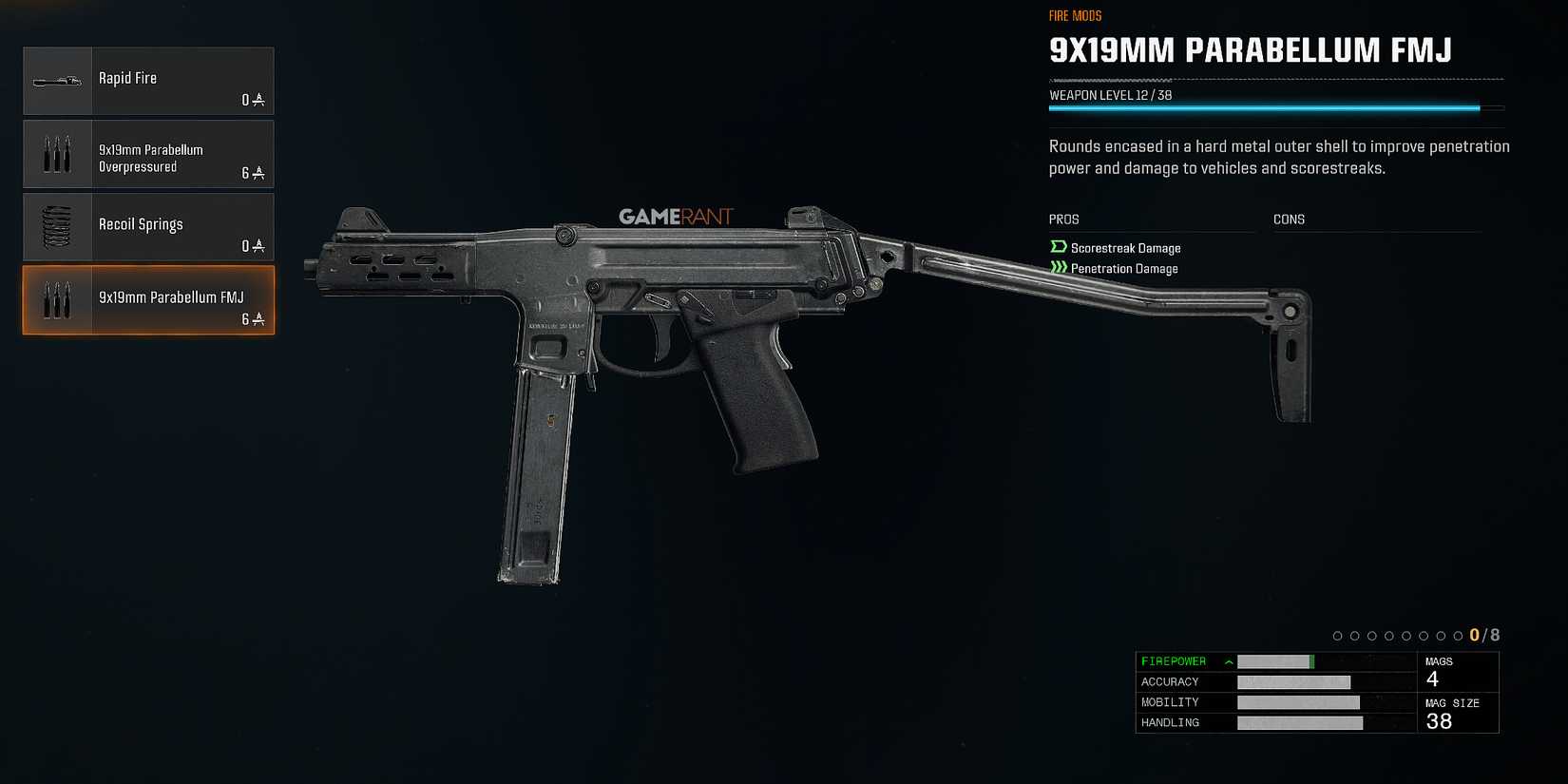Click the green Scorestreak Damage shield icon
The image size is (1568, 784).
click(x=1058, y=246)
